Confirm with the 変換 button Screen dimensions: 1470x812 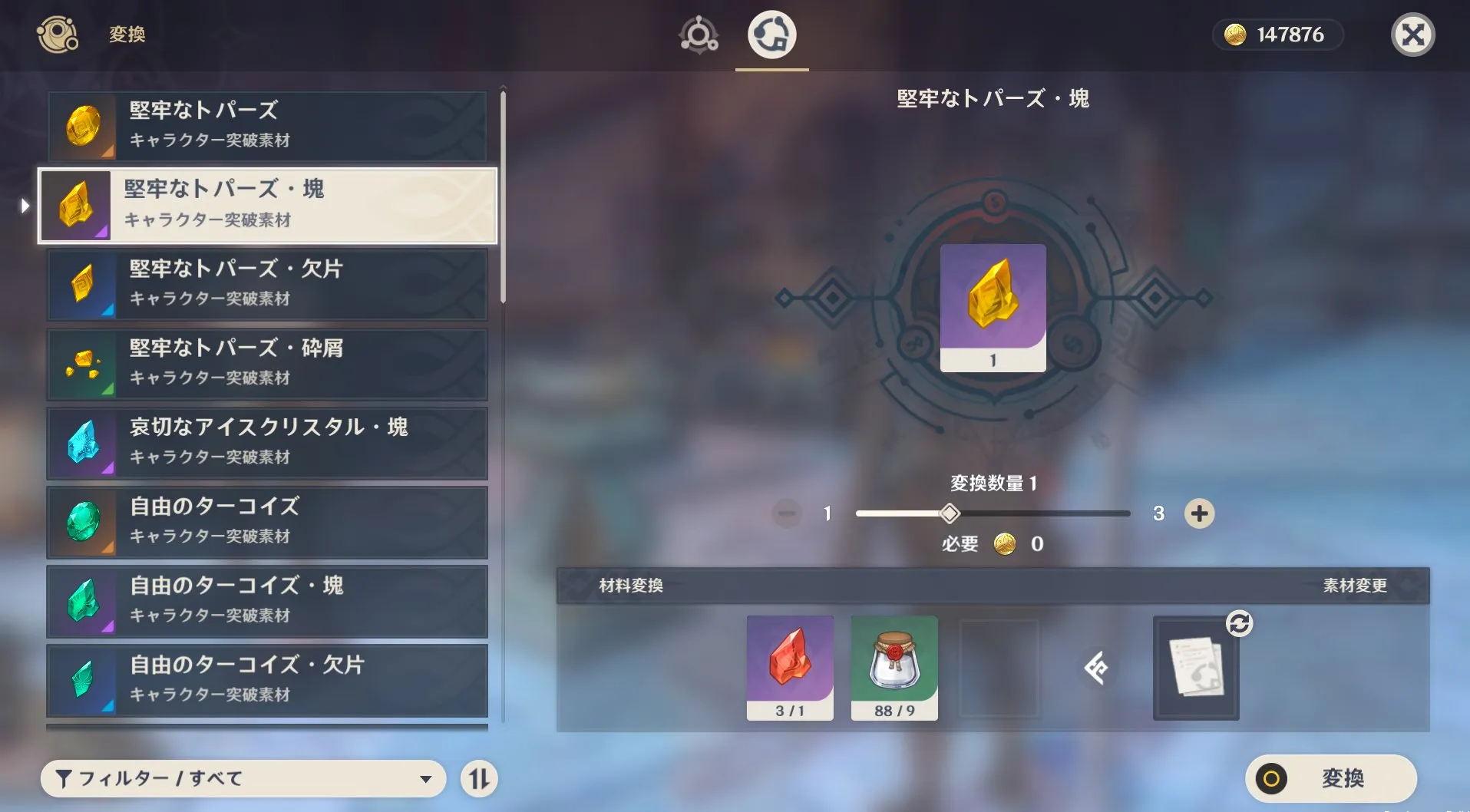click(x=1331, y=778)
